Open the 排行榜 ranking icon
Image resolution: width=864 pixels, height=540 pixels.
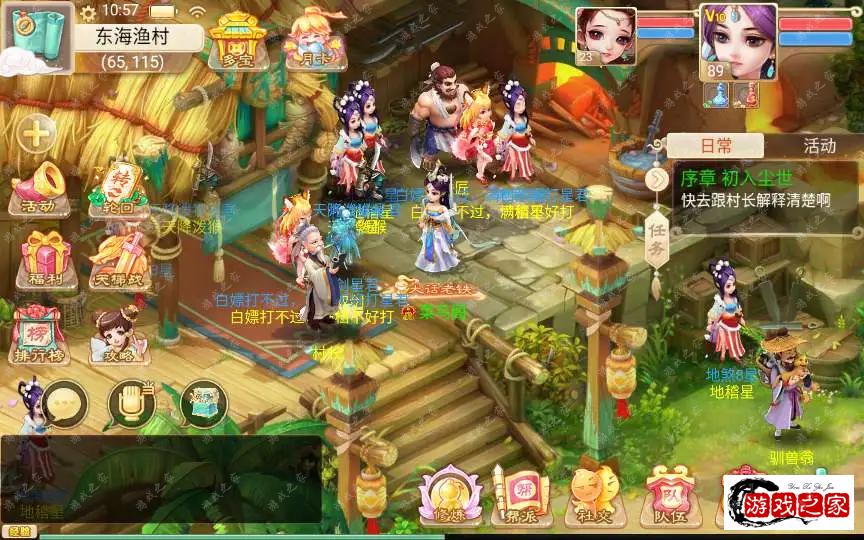tap(38, 332)
